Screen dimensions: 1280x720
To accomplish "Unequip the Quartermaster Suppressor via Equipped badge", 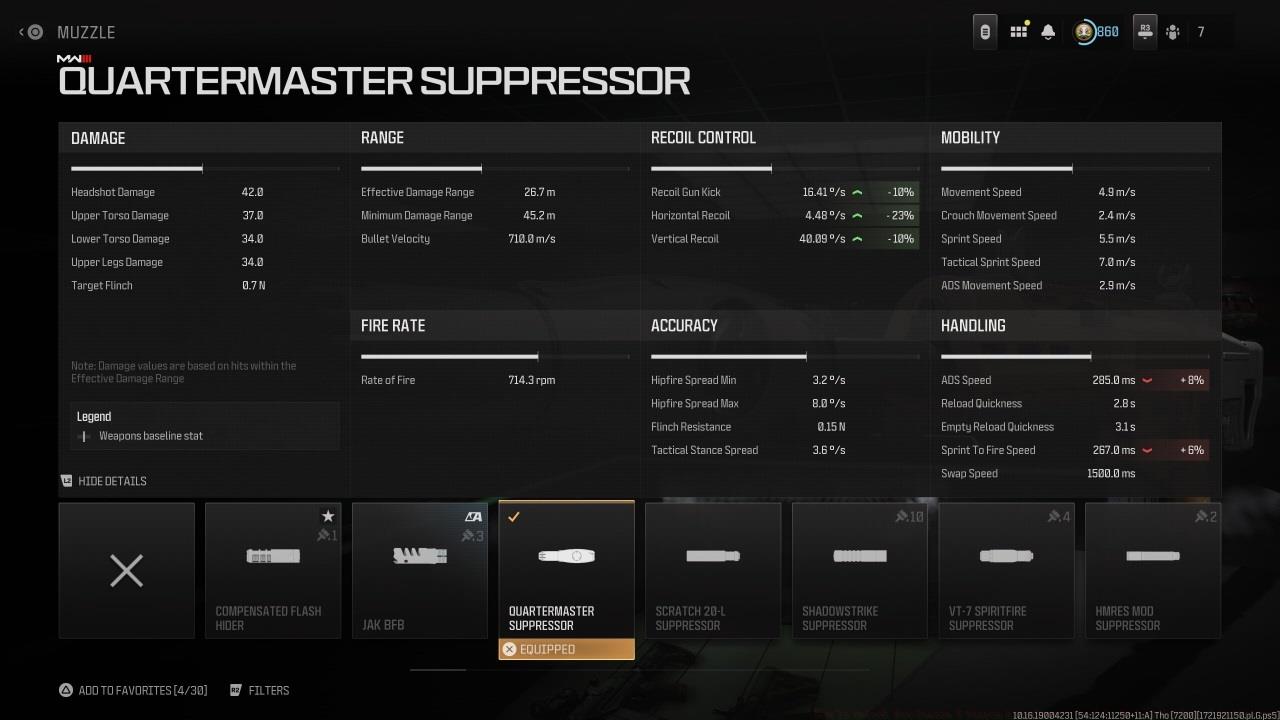I will click(566, 649).
